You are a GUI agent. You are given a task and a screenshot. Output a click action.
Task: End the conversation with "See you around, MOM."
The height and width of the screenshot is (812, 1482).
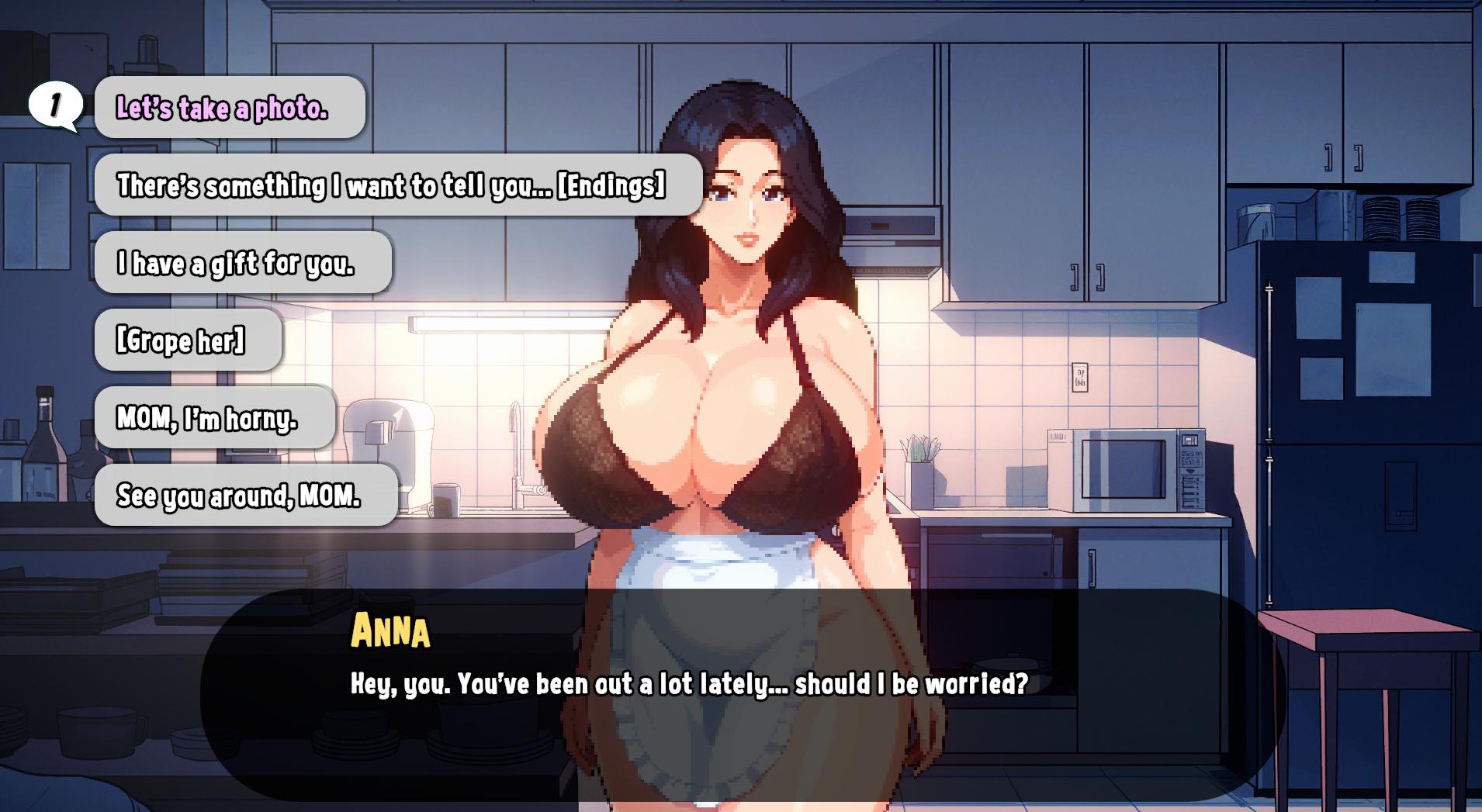tap(245, 496)
